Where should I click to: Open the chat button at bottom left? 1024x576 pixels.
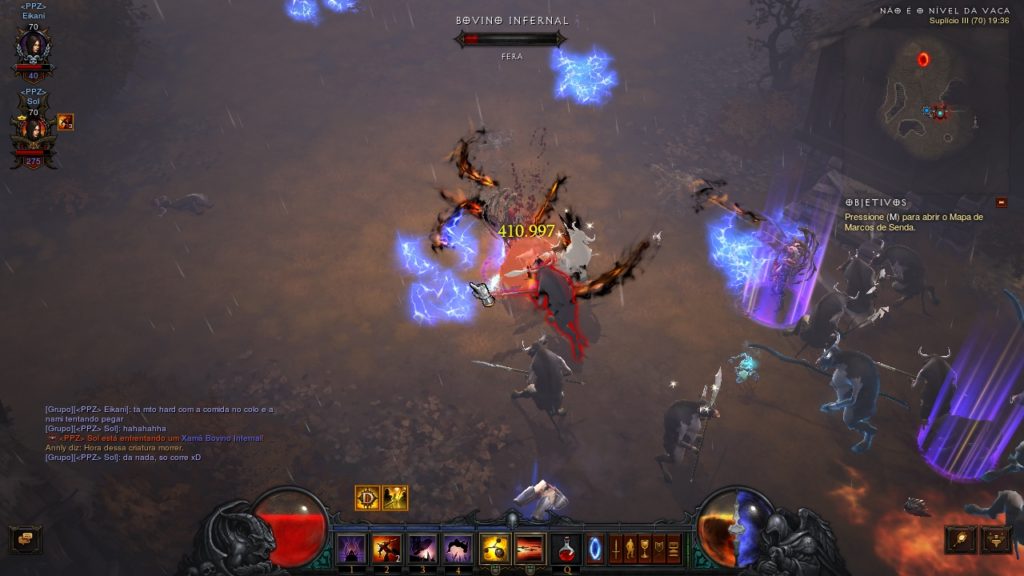[25, 539]
